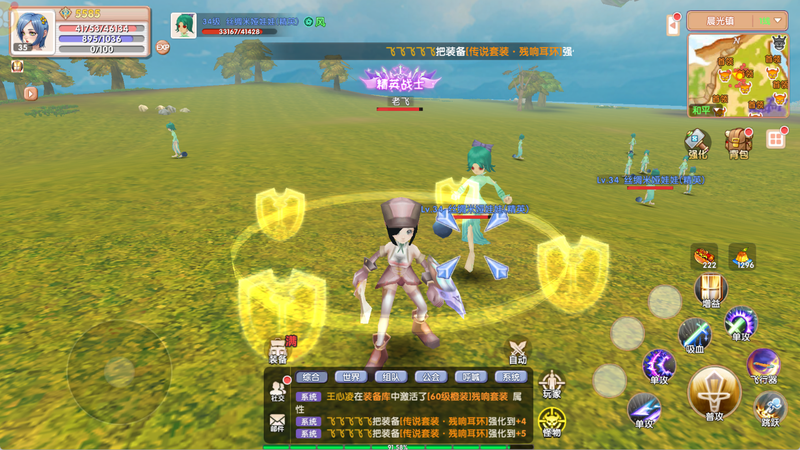
Task: Toggle 自动 auto-battle
Action: pos(517,352)
